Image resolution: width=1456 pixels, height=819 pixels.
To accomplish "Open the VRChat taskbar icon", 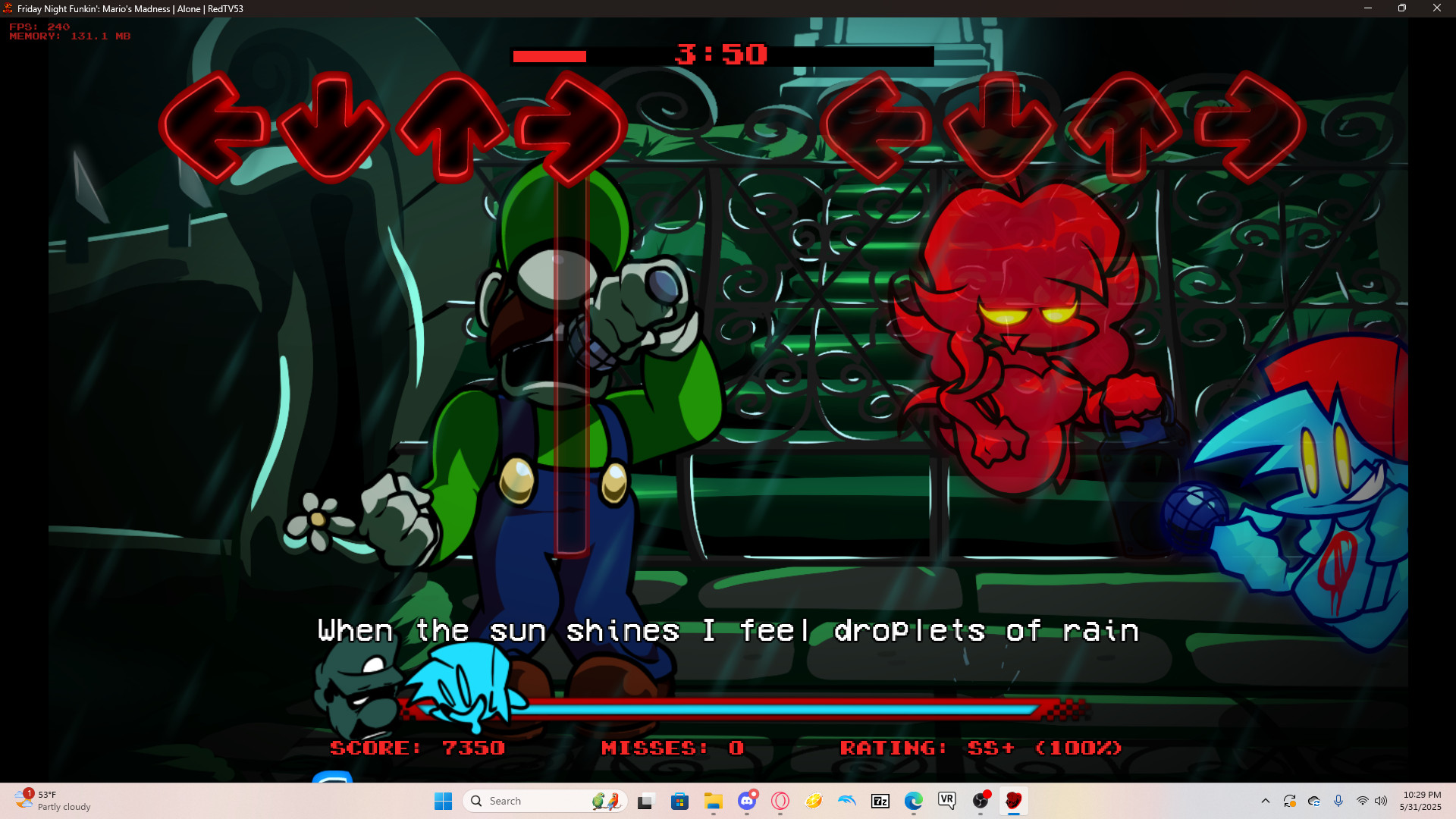I will 946,801.
